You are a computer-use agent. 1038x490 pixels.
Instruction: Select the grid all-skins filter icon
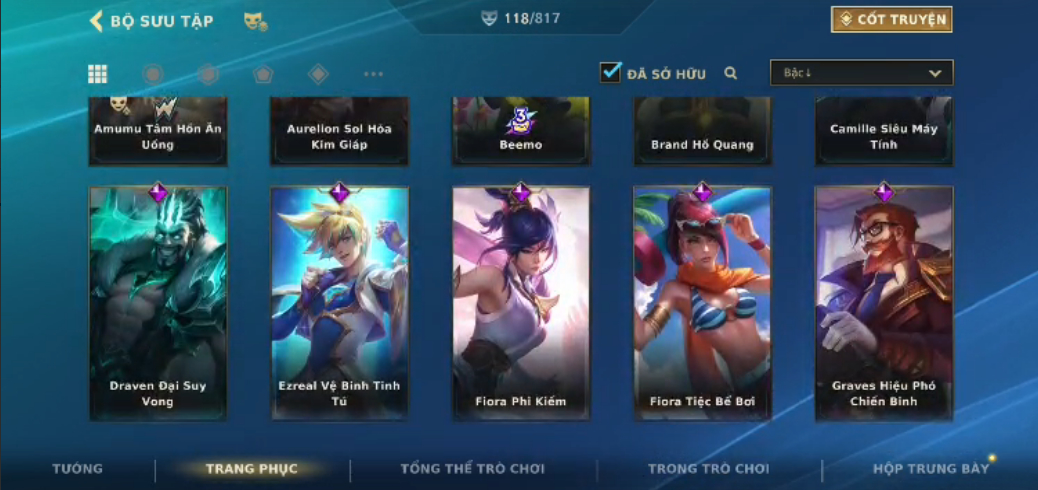point(98,74)
